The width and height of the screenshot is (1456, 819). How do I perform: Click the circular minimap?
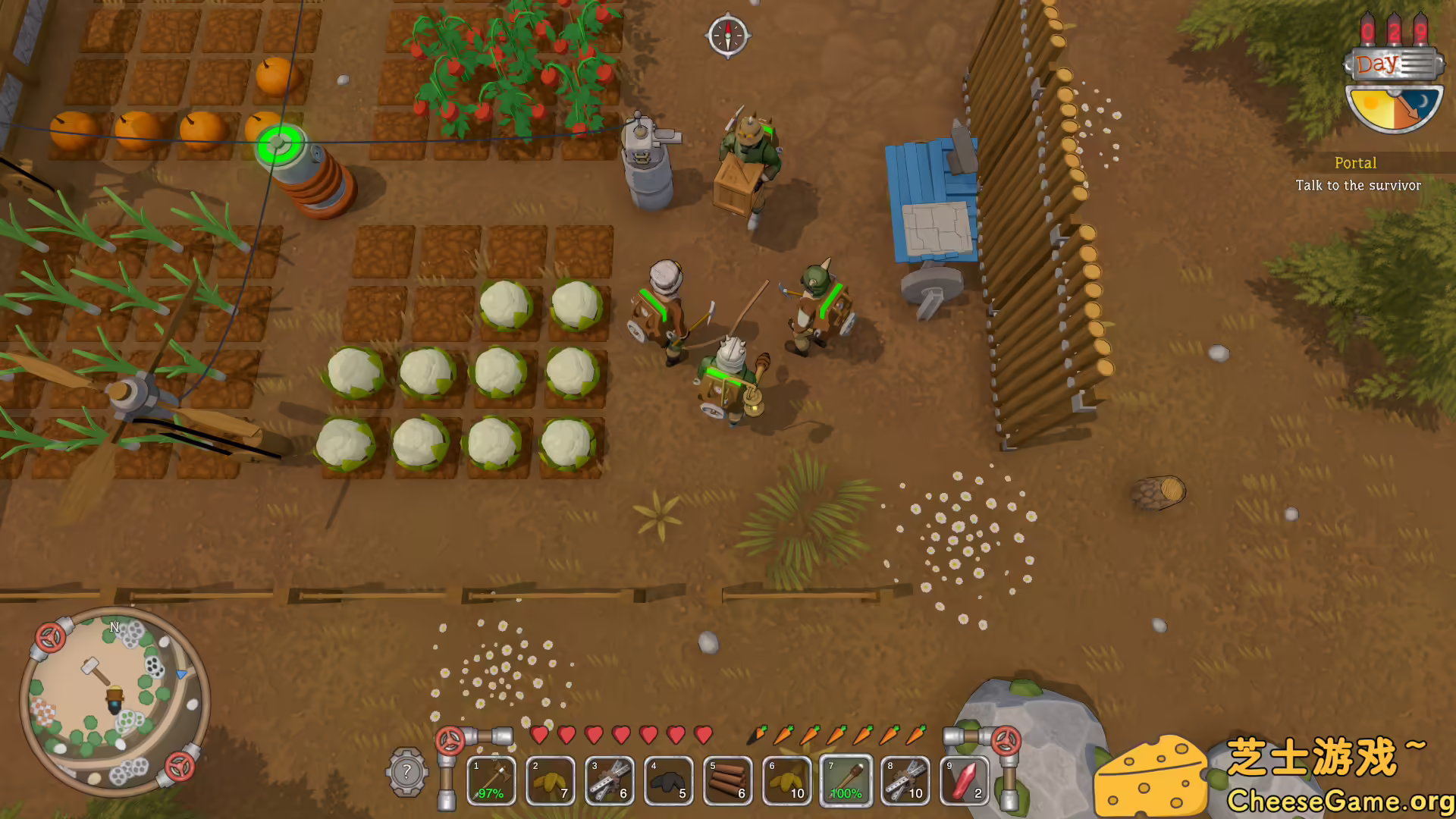[115, 701]
